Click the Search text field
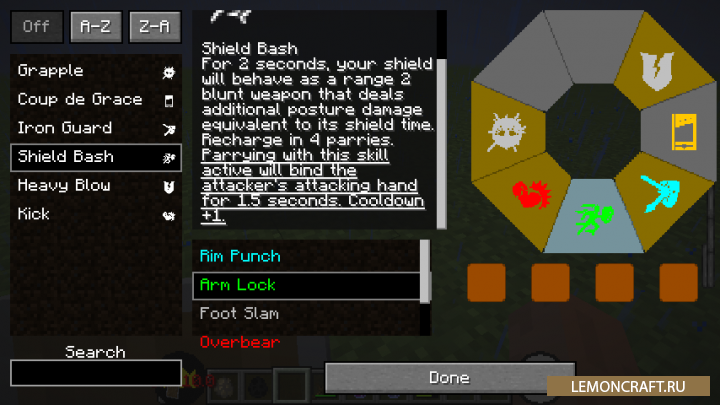Image resolution: width=720 pixels, height=405 pixels. pyautogui.click(x=96, y=373)
